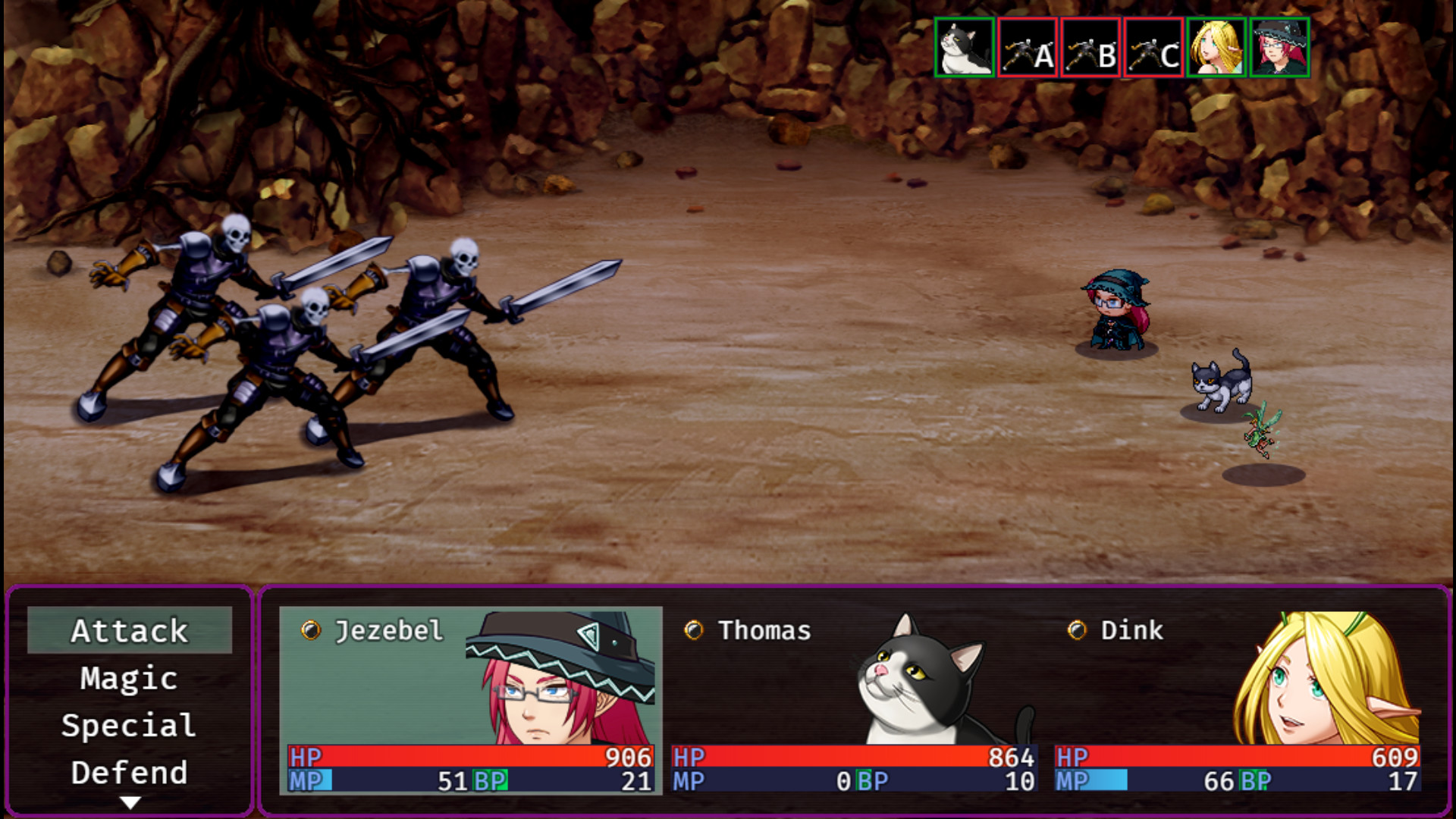Open the Special command menu
Screen dimensions: 1456x819
[x=129, y=726]
